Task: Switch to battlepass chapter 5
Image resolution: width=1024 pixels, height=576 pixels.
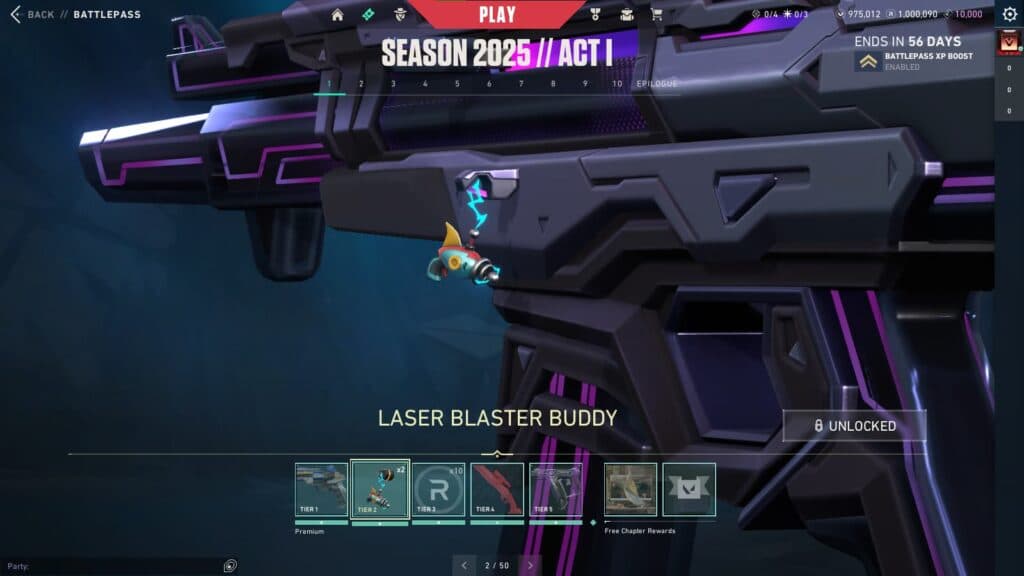Action: coord(457,84)
